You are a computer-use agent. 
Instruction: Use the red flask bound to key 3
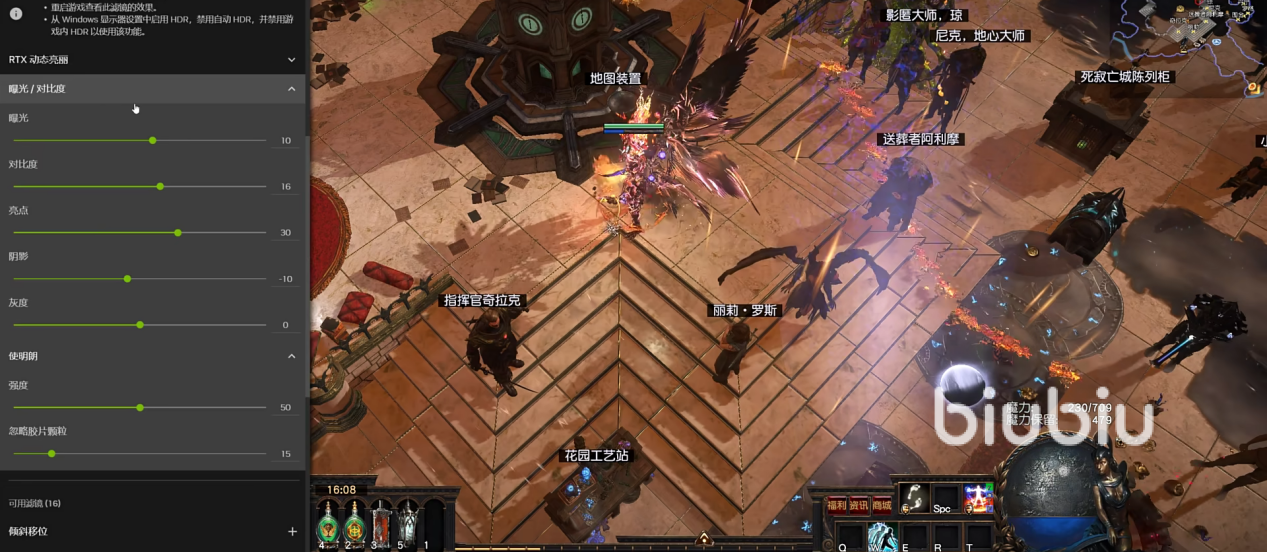pyautogui.click(x=381, y=522)
